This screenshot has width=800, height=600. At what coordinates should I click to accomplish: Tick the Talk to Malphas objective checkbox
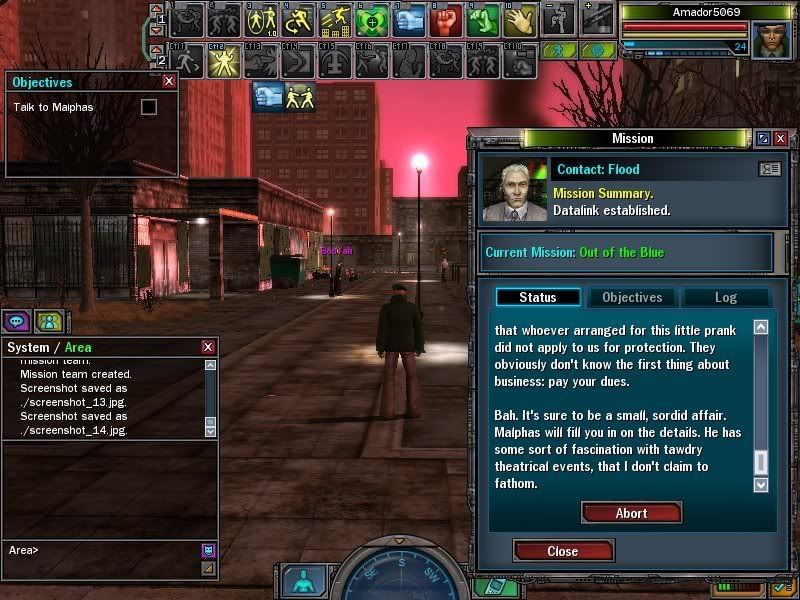click(x=149, y=106)
